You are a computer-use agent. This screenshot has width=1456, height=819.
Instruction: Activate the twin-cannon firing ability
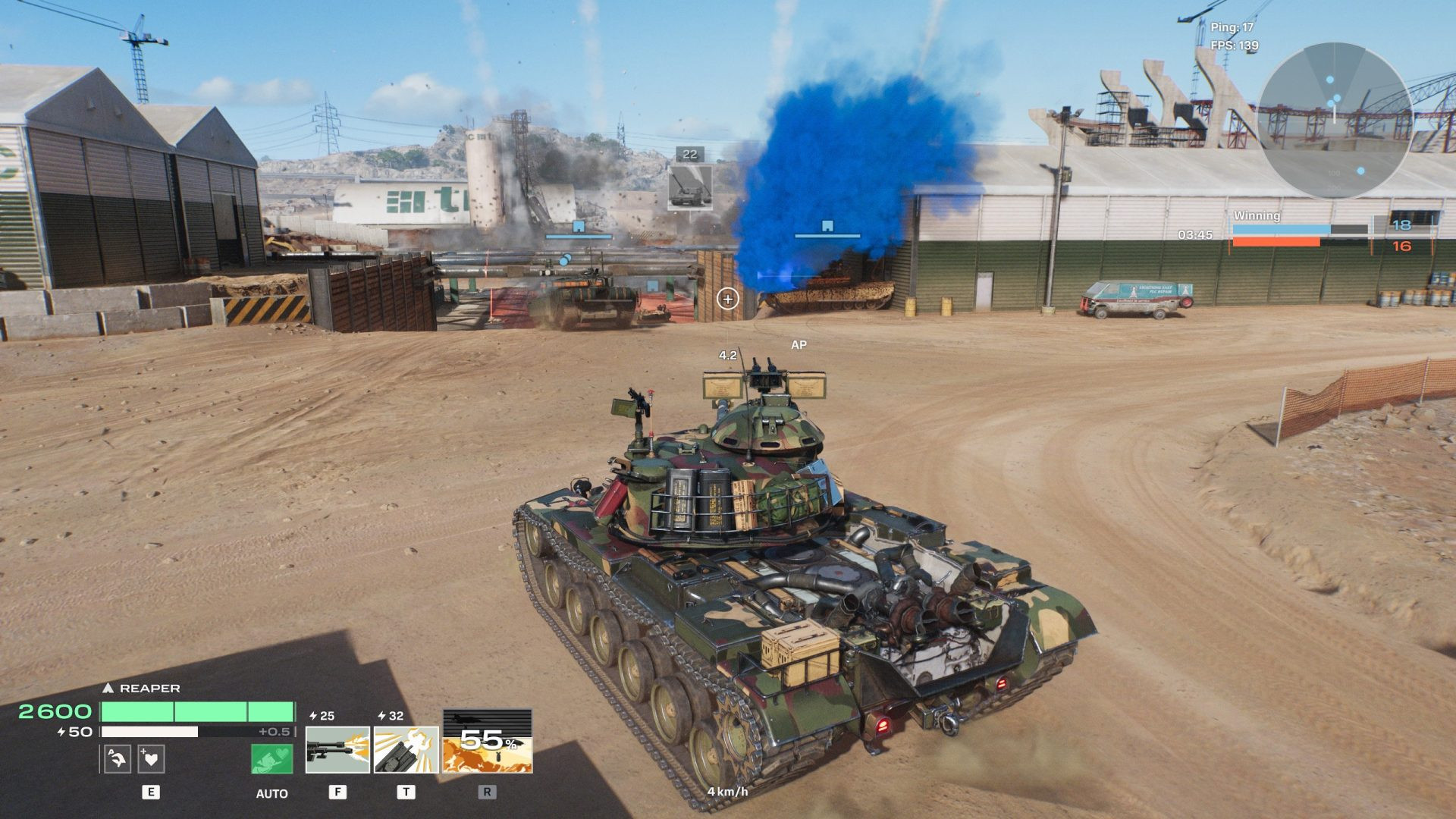tap(337, 750)
